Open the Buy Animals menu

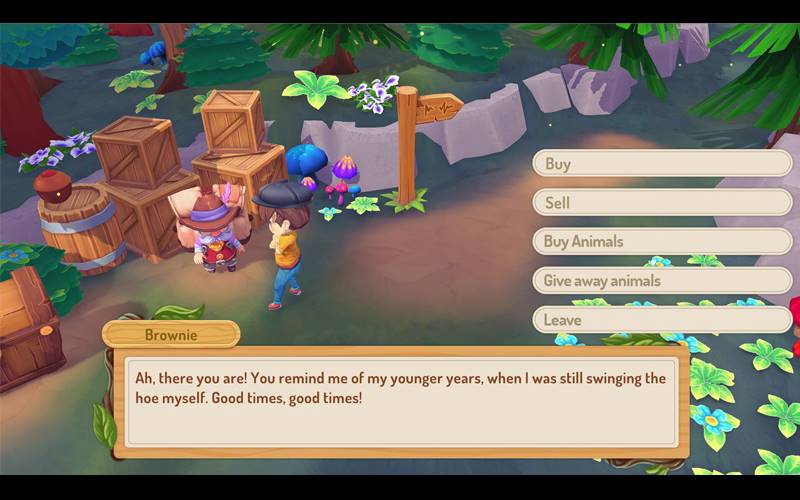click(662, 242)
